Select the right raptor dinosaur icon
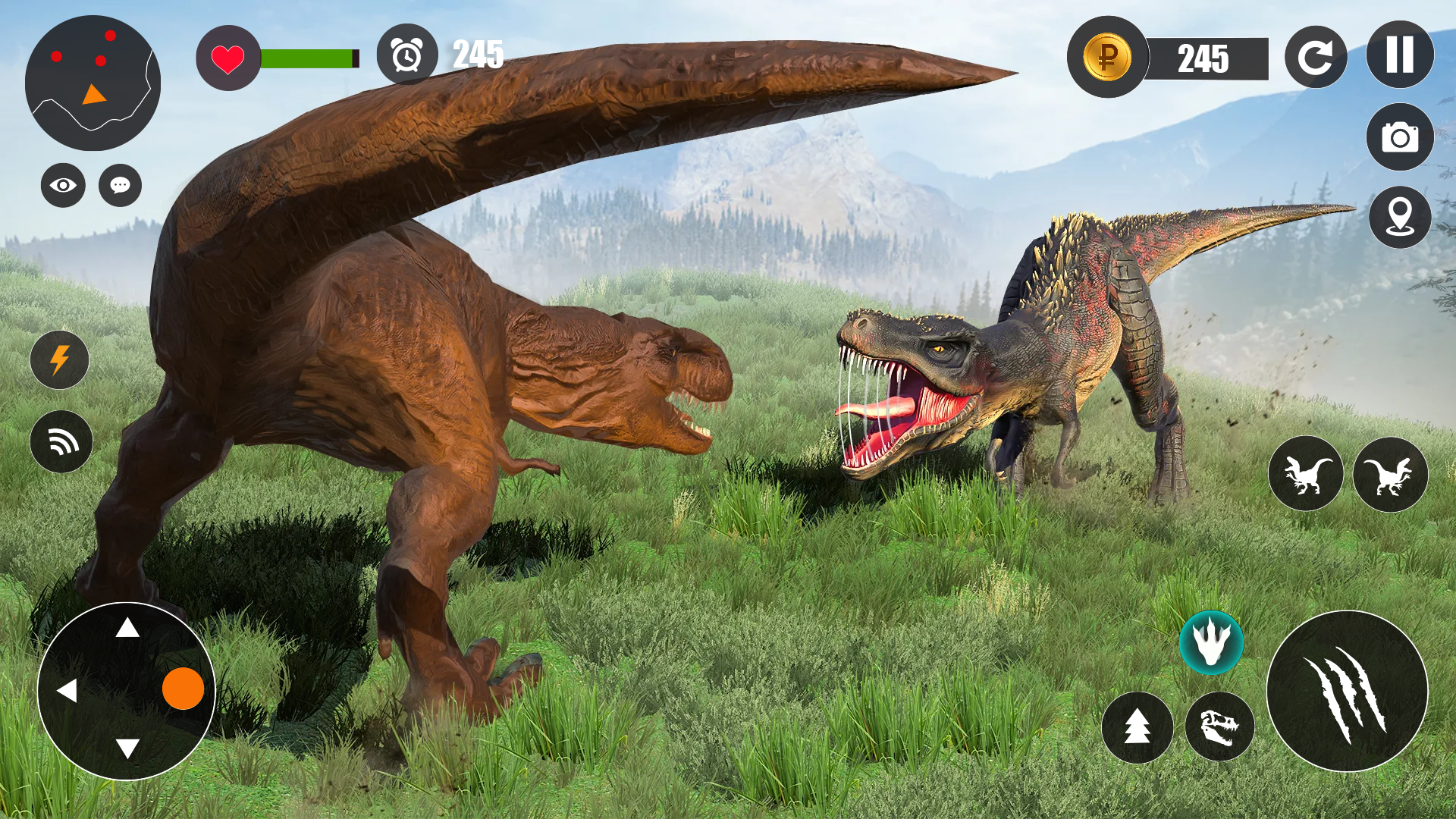The image size is (1456, 819). click(x=1392, y=473)
